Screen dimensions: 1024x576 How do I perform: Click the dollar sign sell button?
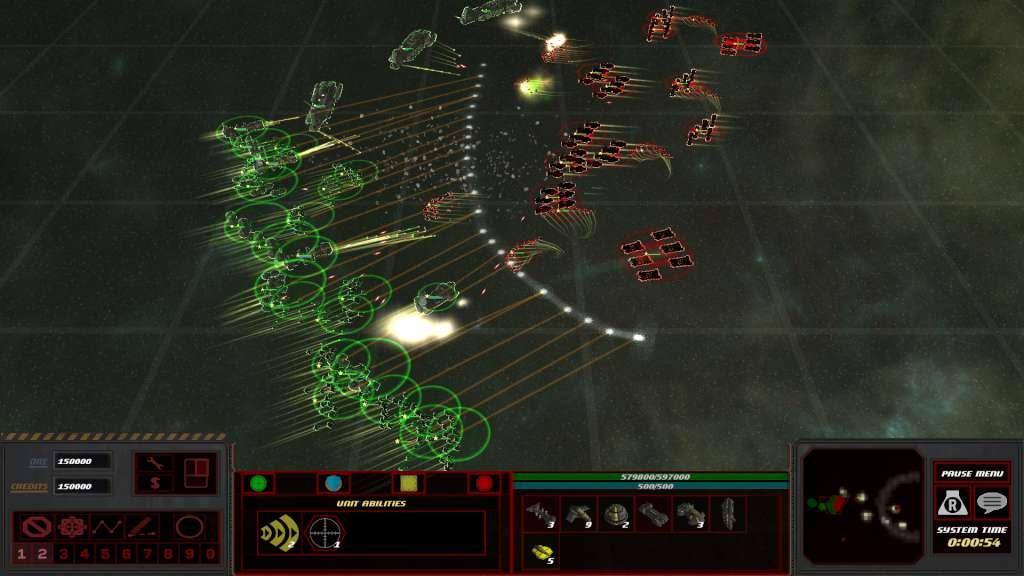(x=155, y=484)
